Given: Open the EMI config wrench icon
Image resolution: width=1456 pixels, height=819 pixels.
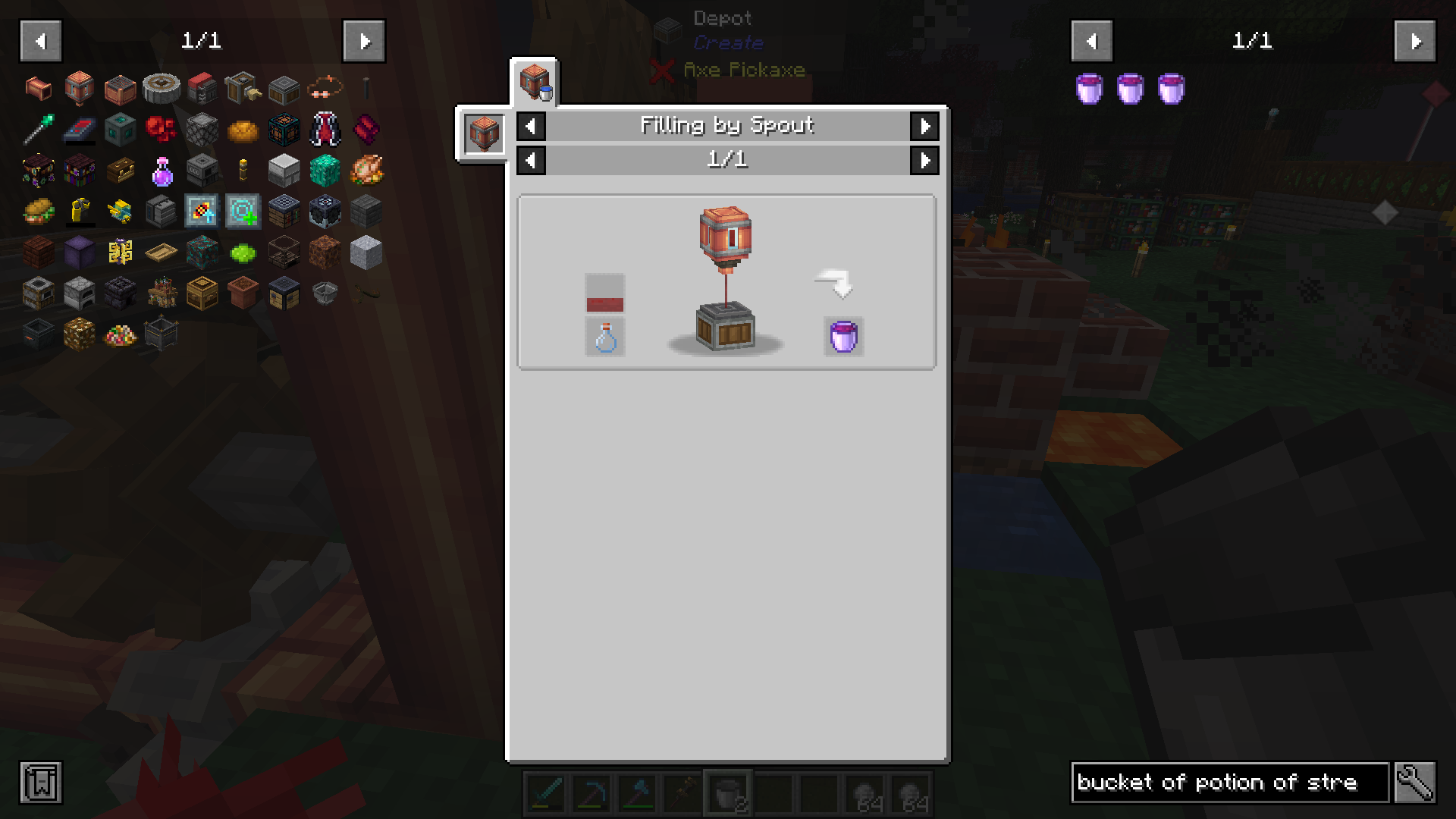Looking at the screenshot, I should (1420, 783).
